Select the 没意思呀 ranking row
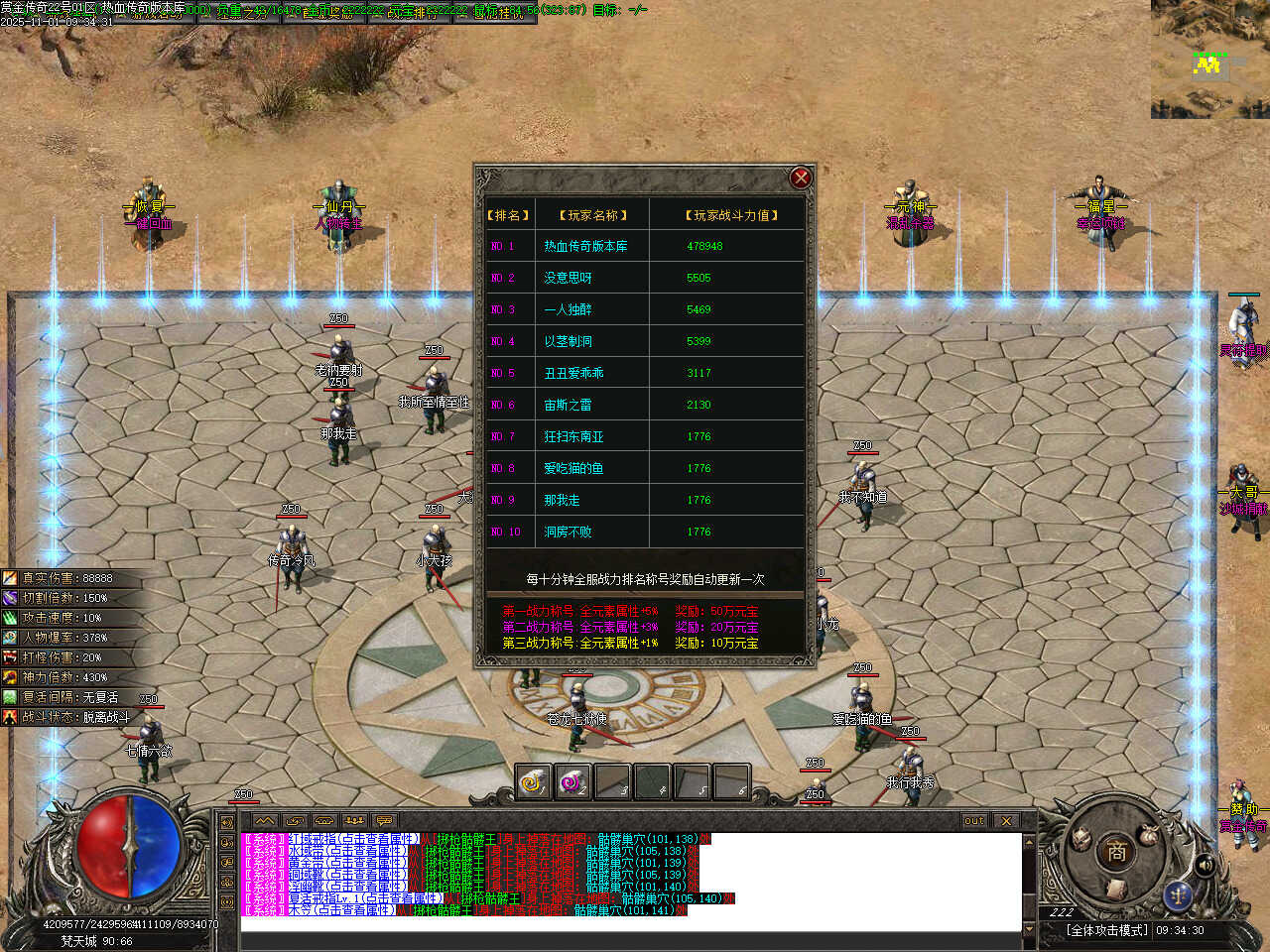The image size is (1270, 952). pos(645,278)
